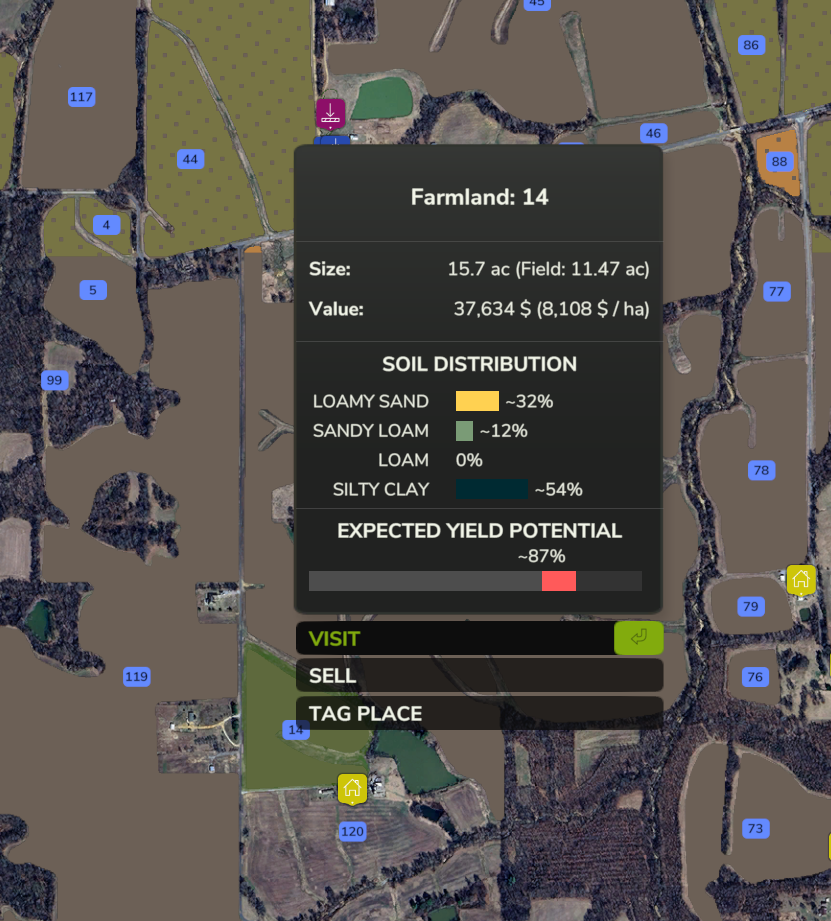The image size is (831, 921).
Task: Click field marker 77
Action: (x=776, y=291)
